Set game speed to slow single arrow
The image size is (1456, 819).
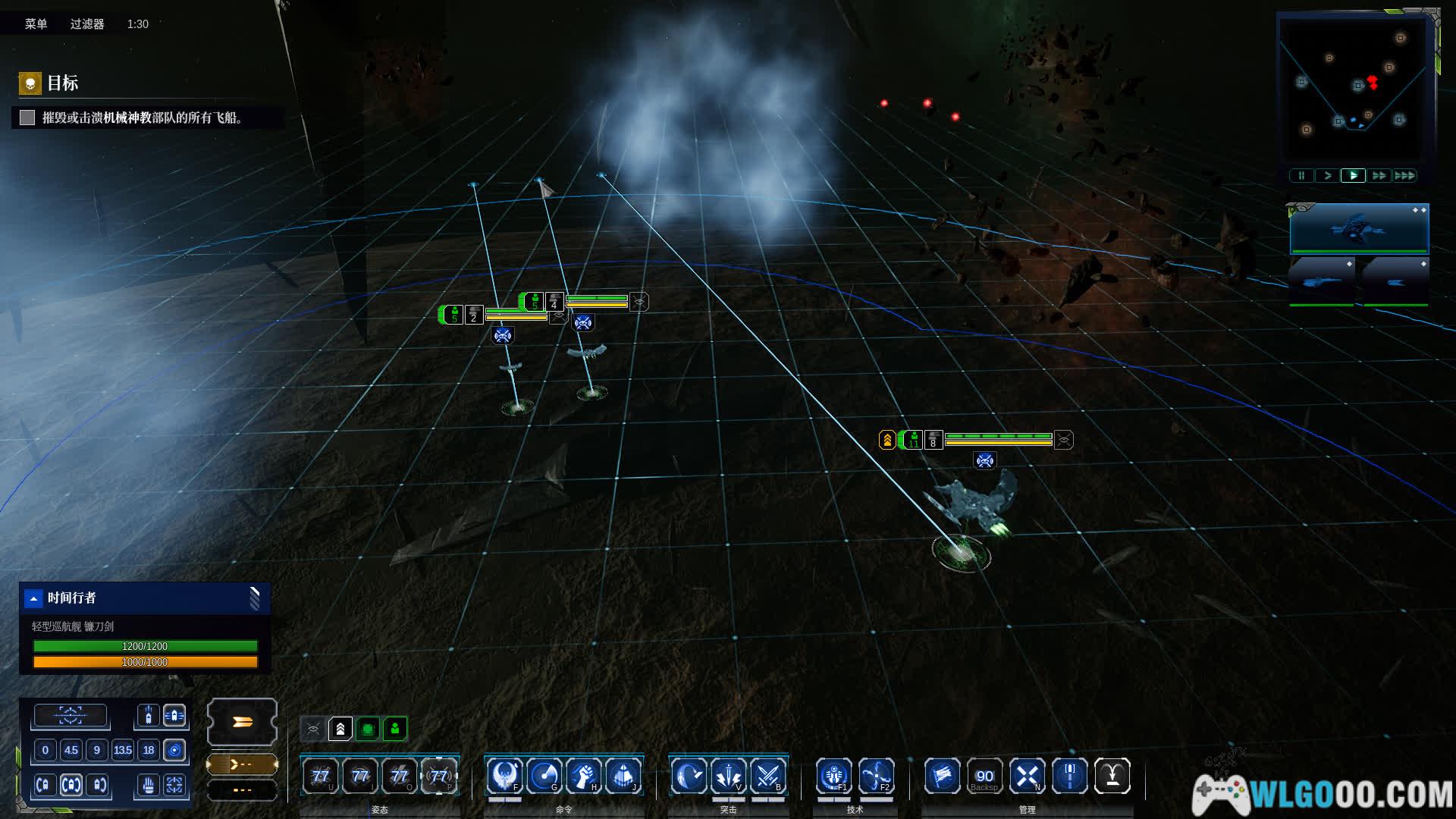click(1327, 176)
